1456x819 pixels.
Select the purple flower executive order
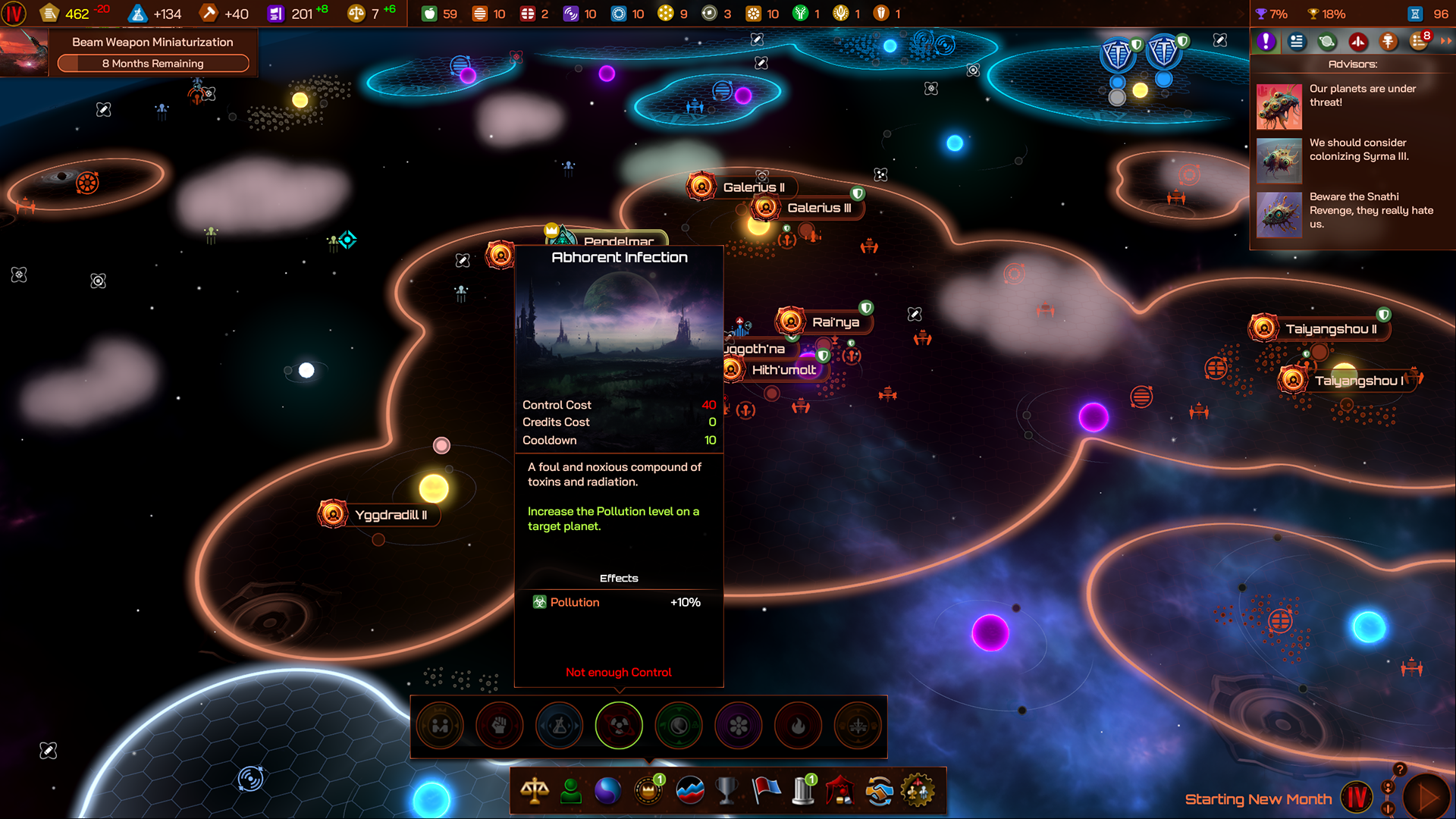point(738,726)
